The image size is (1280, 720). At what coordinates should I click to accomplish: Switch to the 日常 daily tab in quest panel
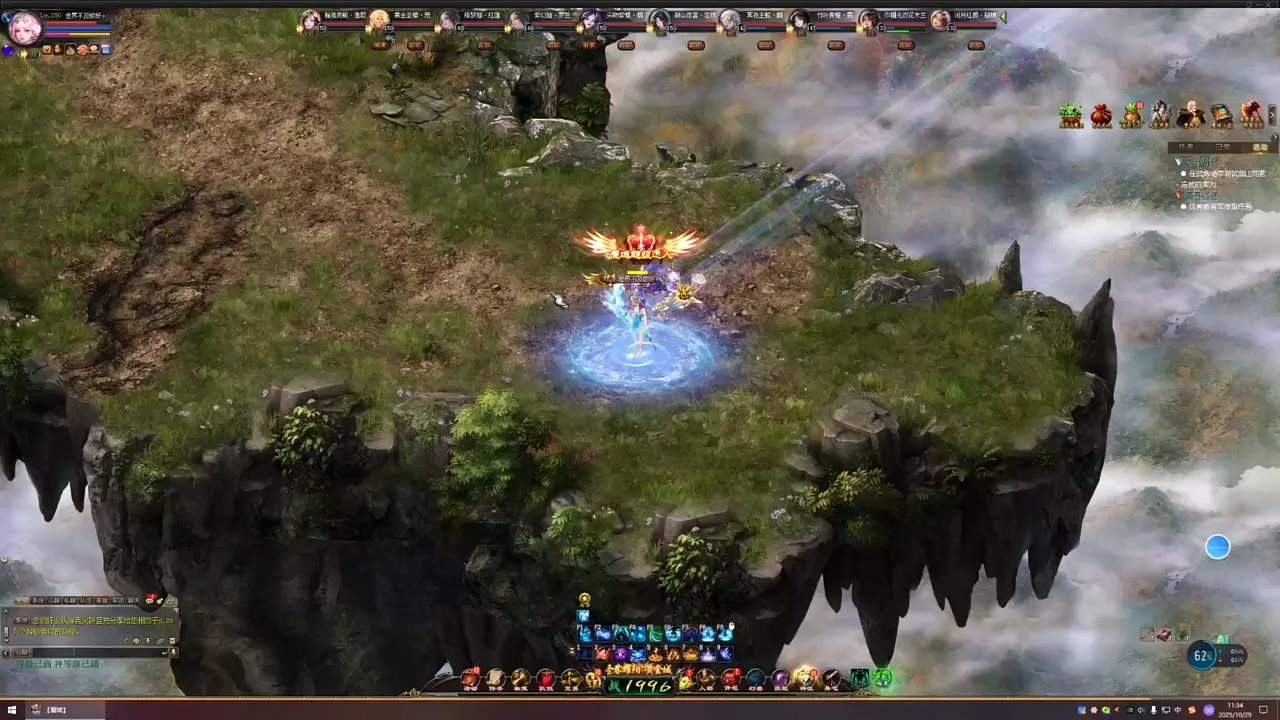point(1223,147)
